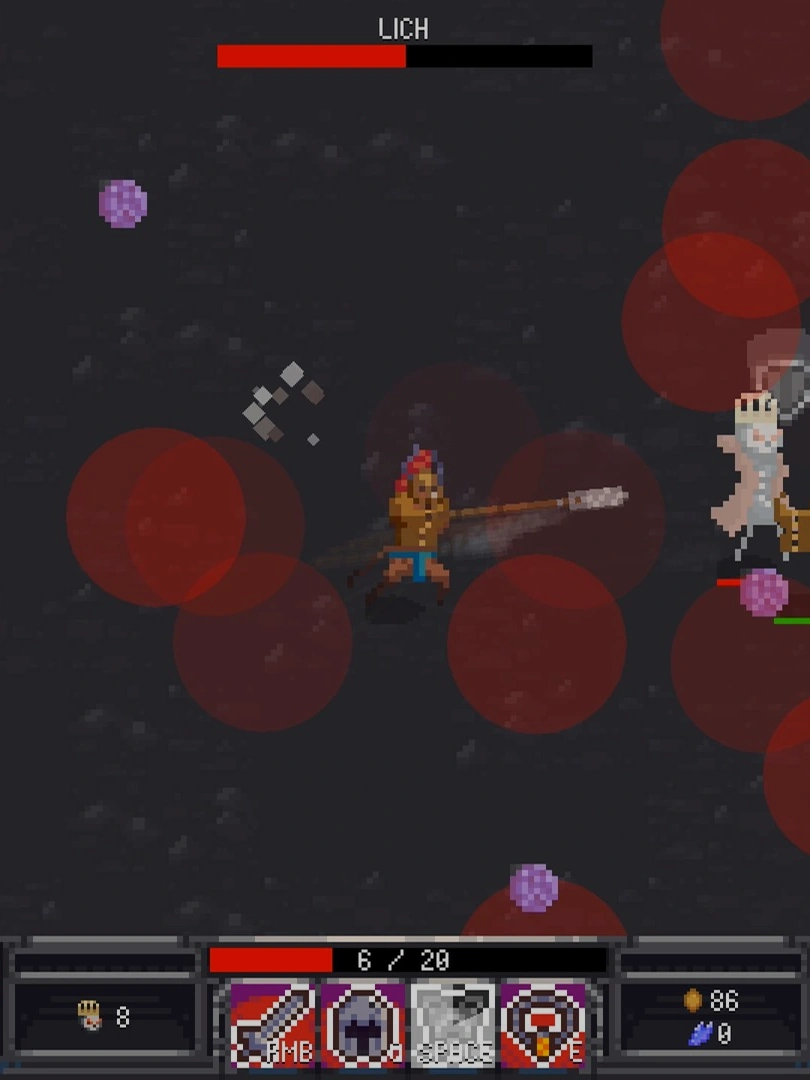Activate the sword attack ability icon
The image size is (810, 1080).
(x=273, y=1024)
